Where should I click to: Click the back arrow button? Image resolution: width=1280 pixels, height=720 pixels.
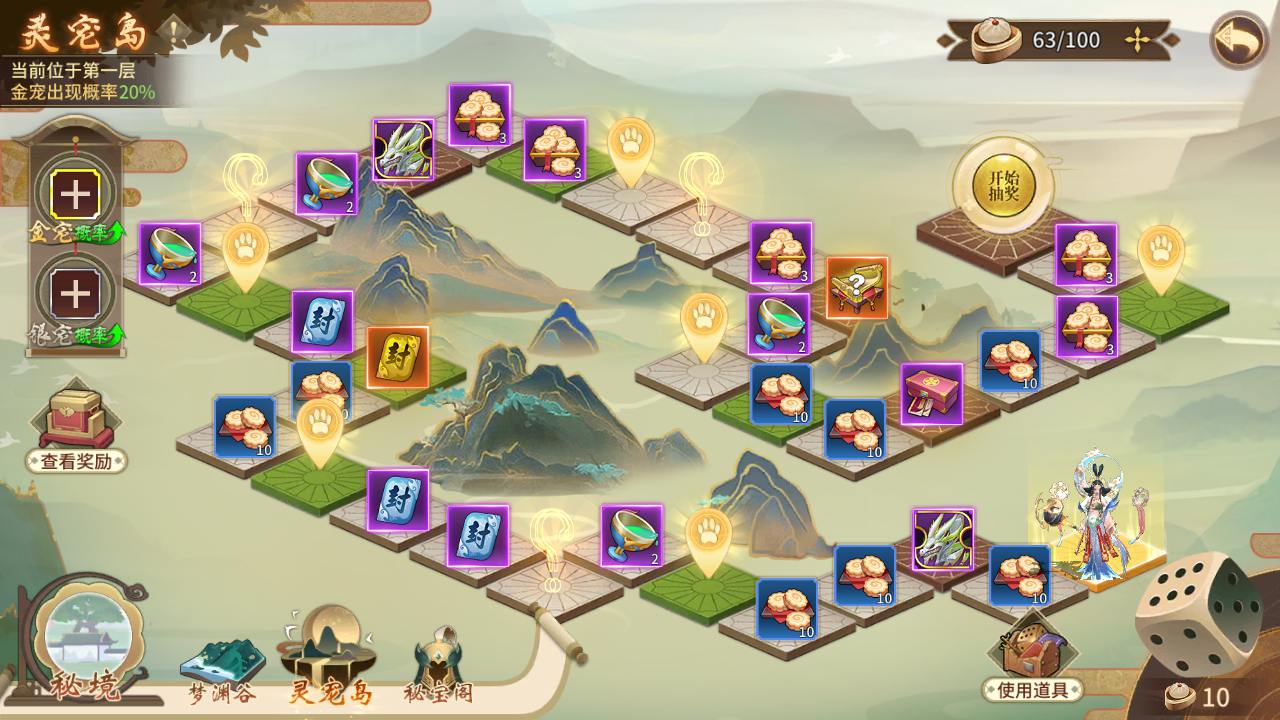(x=1239, y=40)
